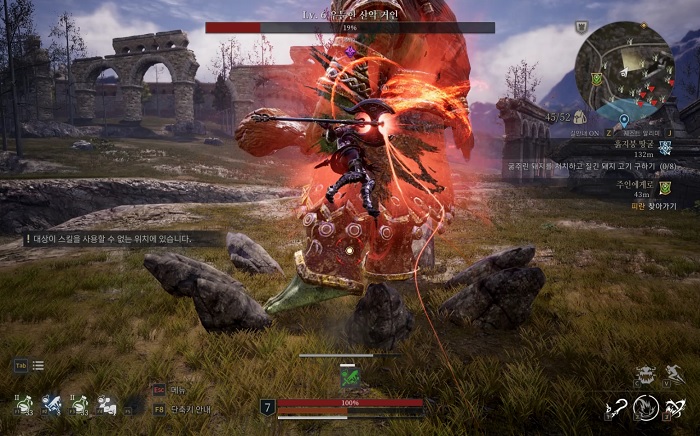Click the 피란 찾아가기 navigation link

point(652,206)
